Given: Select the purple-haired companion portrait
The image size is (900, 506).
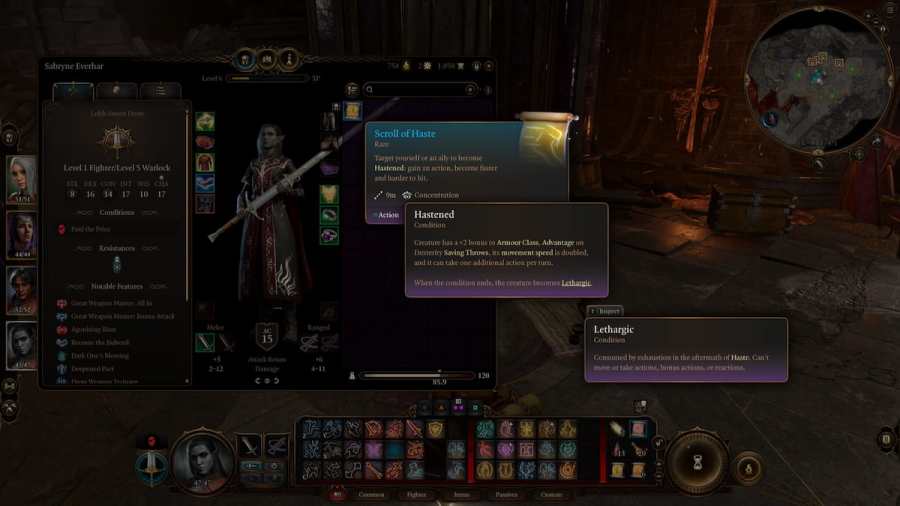Looking at the screenshot, I should click(x=22, y=234).
